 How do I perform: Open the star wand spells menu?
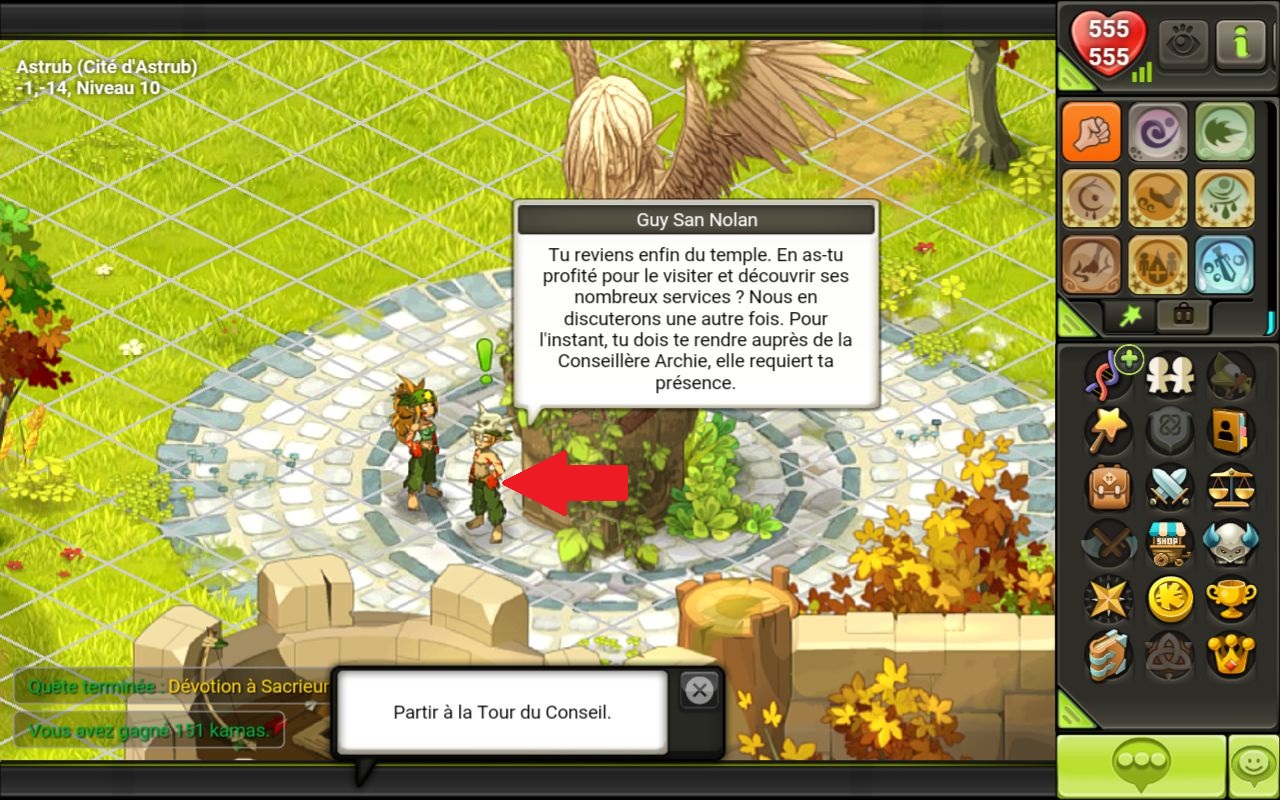click(x=1108, y=431)
